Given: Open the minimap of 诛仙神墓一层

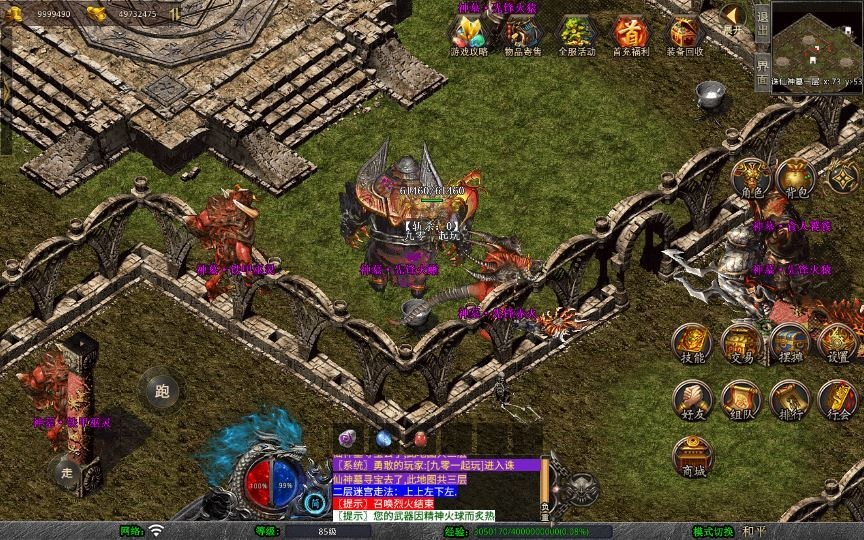Looking at the screenshot, I should (817, 40).
